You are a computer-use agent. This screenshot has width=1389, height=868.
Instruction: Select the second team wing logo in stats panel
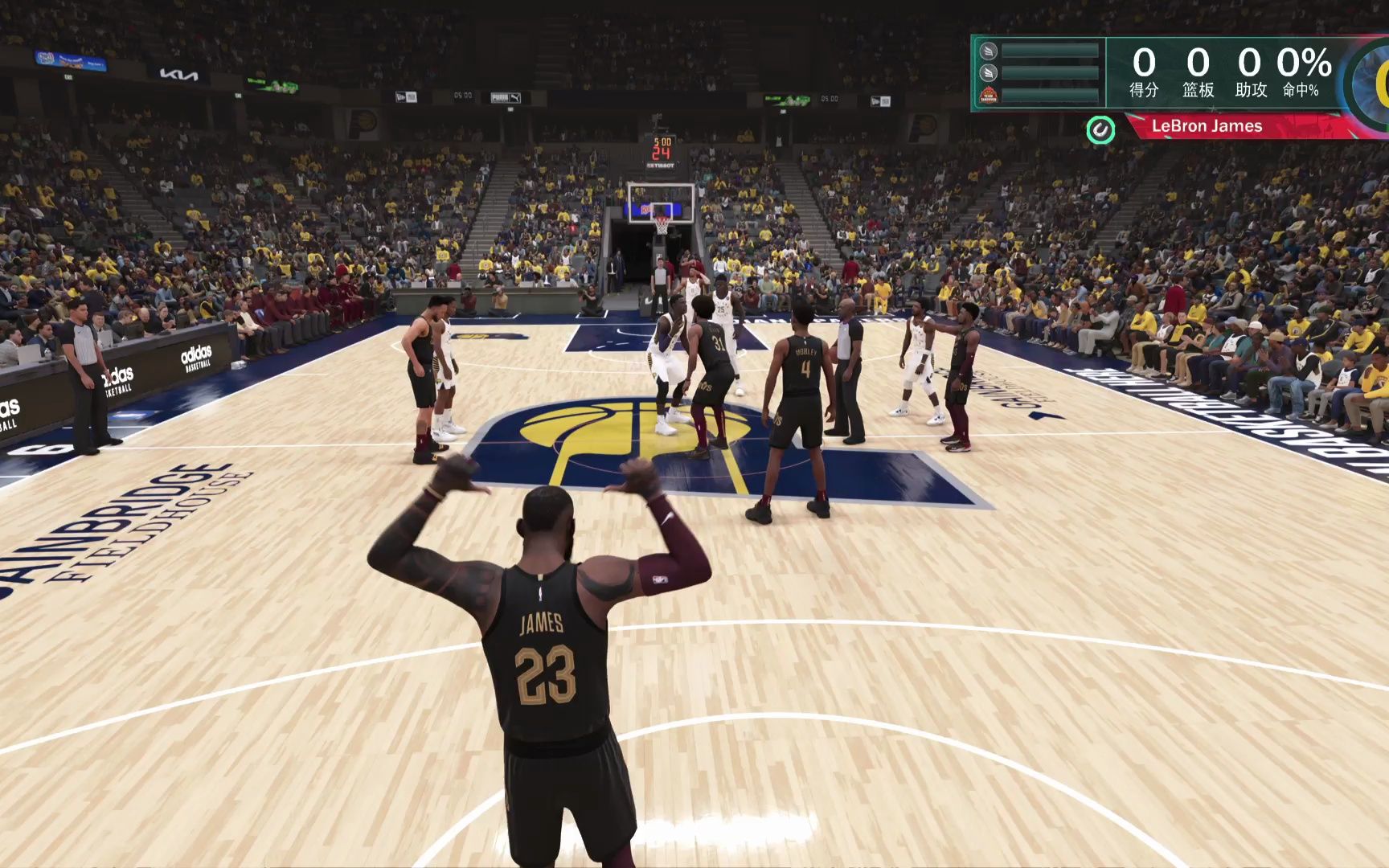(x=988, y=72)
